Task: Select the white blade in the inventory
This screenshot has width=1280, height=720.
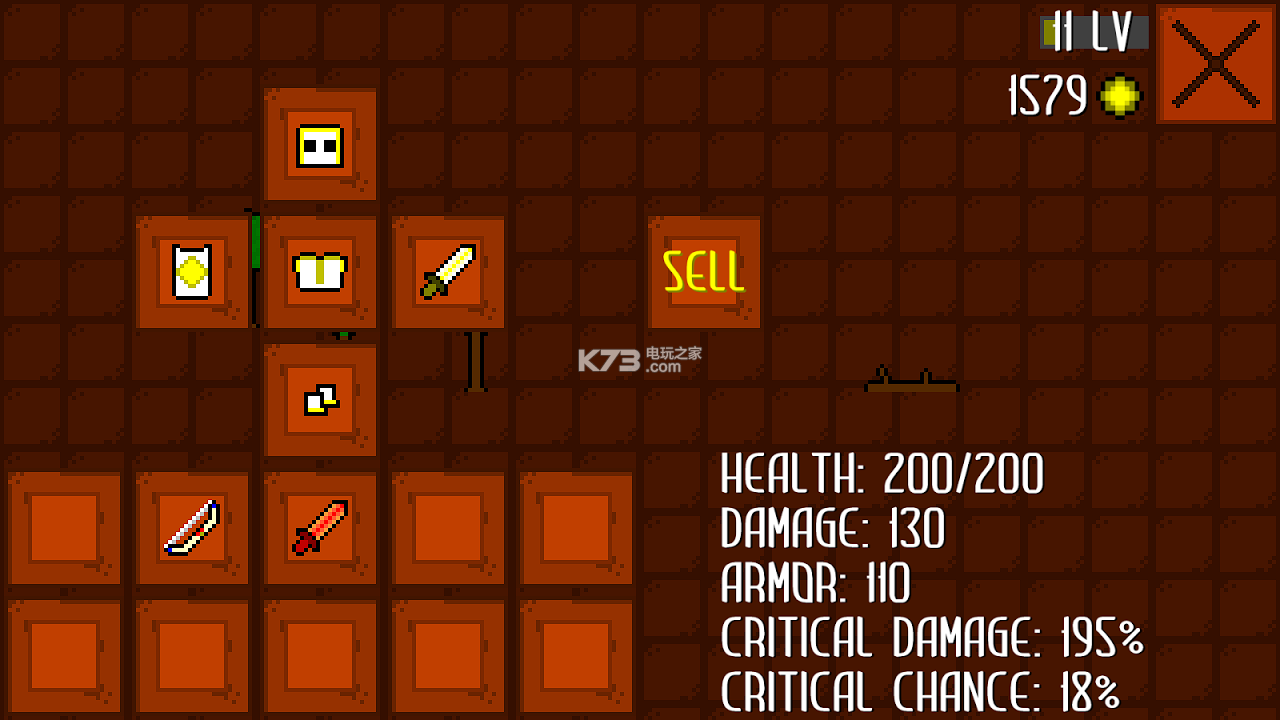Action: coord(192,527)
